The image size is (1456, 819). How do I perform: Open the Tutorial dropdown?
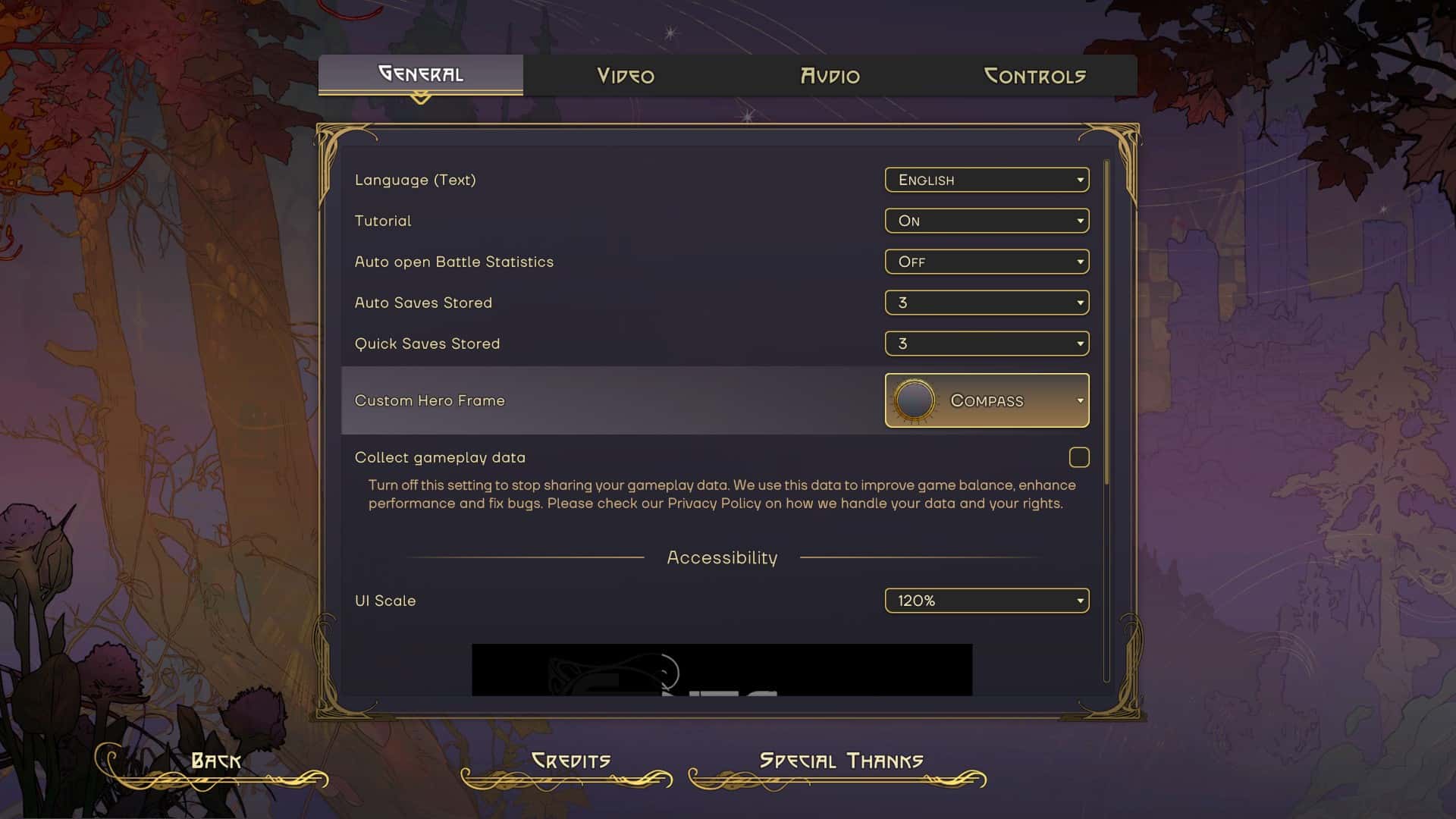986,221
